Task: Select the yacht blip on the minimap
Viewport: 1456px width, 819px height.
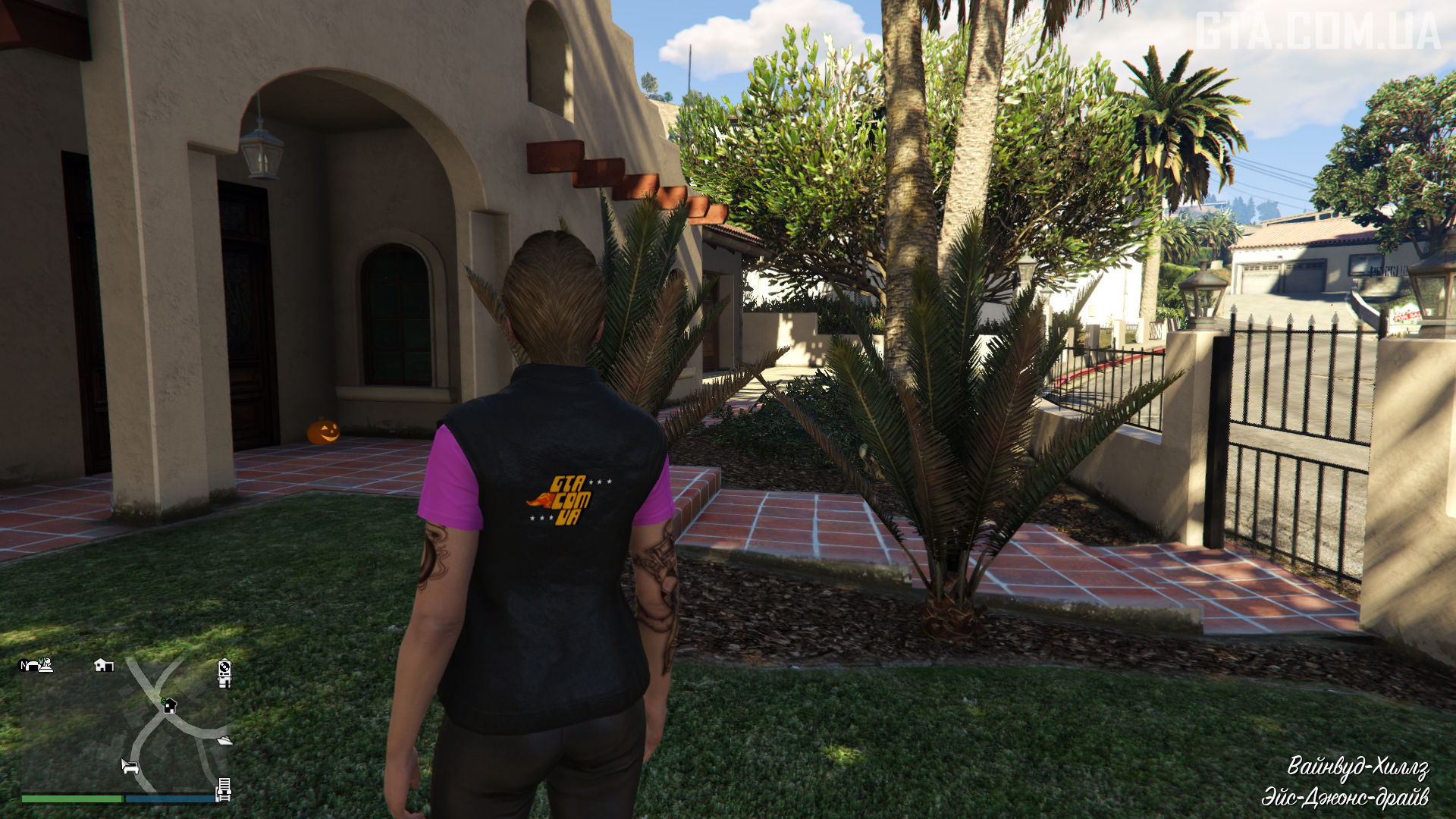Action: coord(224,740)
